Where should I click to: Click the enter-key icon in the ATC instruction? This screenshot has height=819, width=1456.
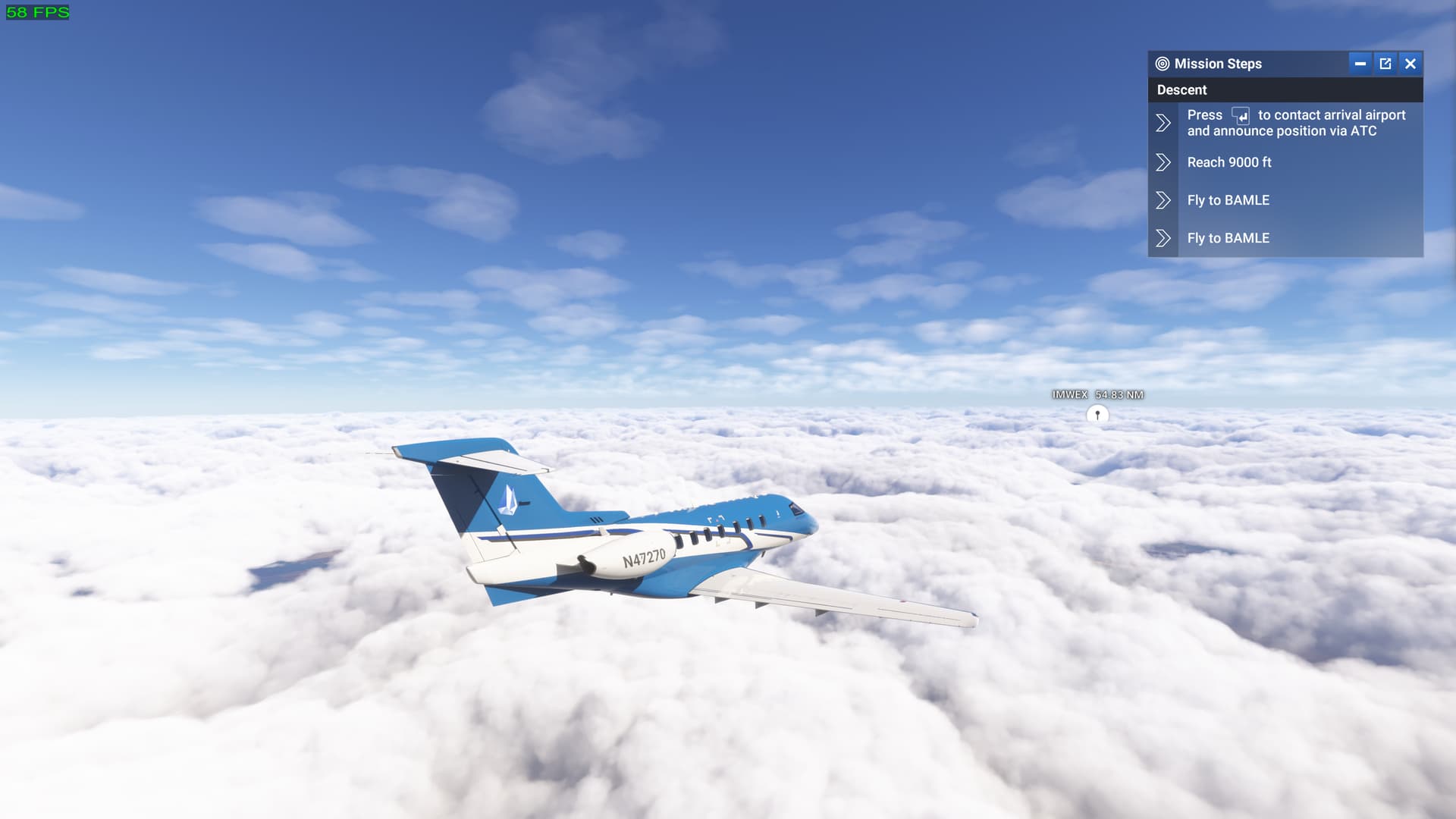pos(1239,116)
